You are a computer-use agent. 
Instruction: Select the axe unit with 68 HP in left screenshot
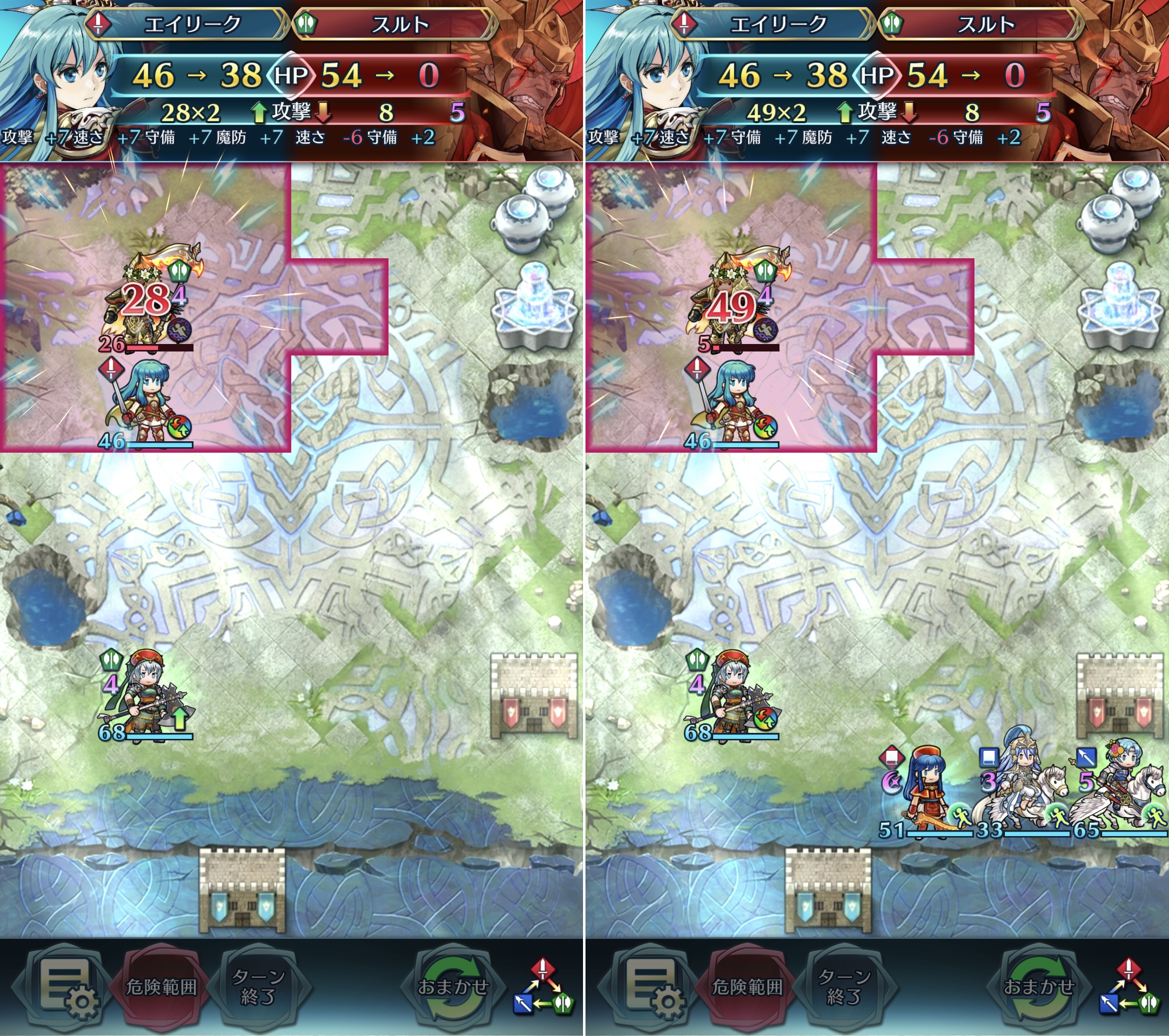(148, 697)
